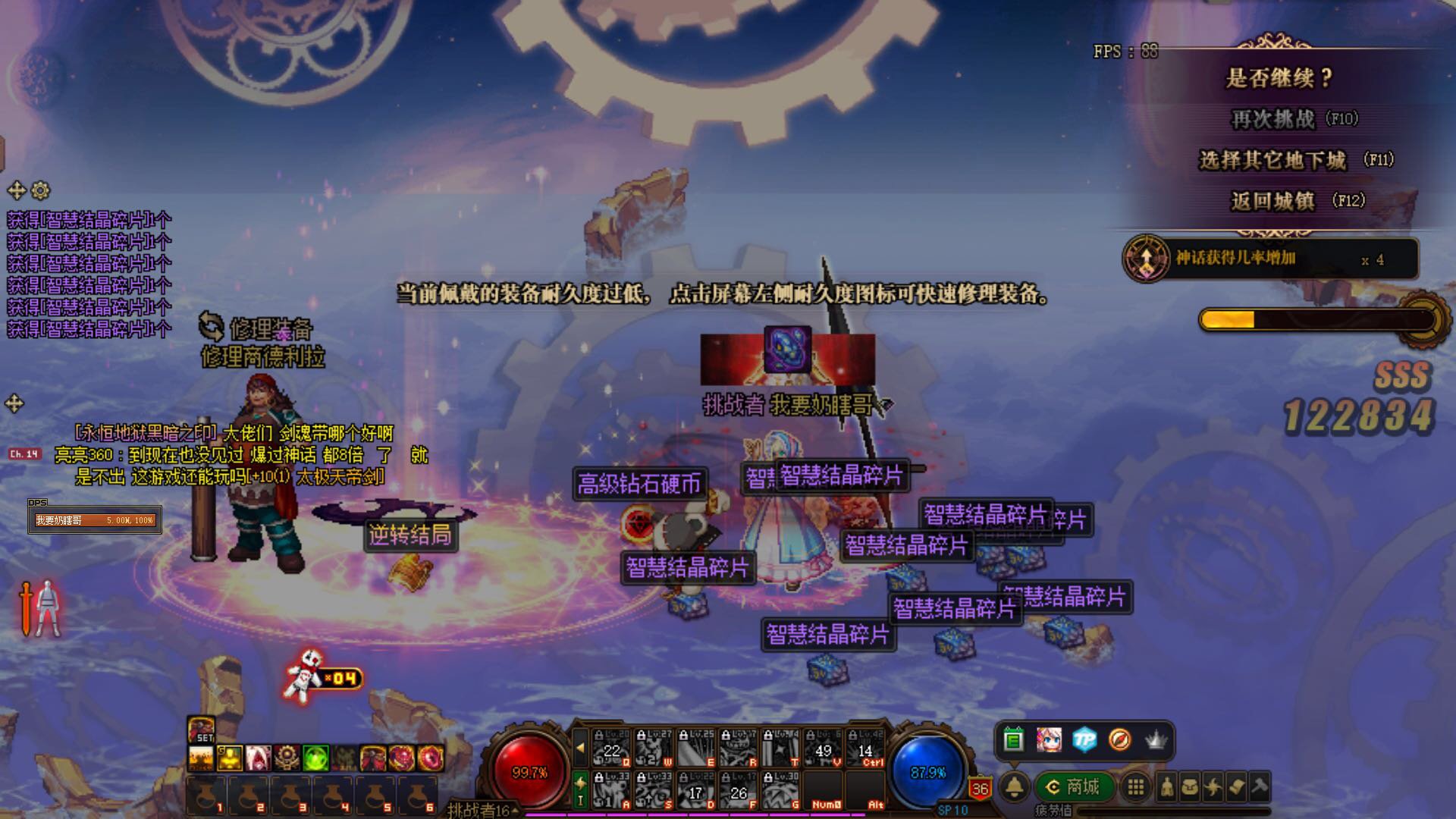Open the orange compass icon
The image size is (1456, 819).
point(1119,739)
